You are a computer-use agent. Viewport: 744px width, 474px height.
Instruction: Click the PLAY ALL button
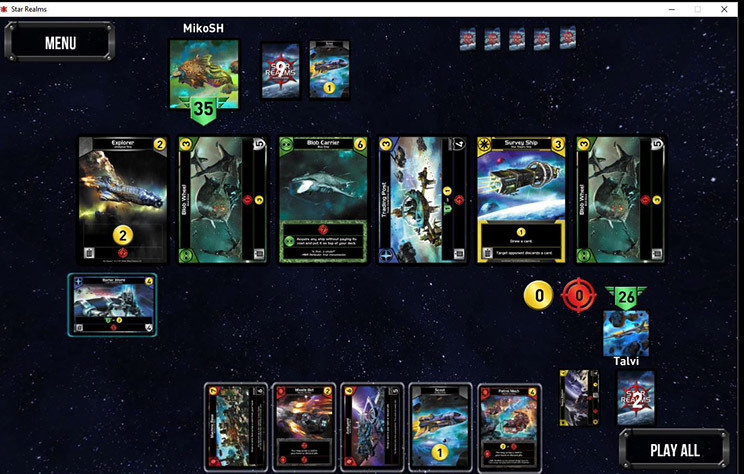click(674, 450)
